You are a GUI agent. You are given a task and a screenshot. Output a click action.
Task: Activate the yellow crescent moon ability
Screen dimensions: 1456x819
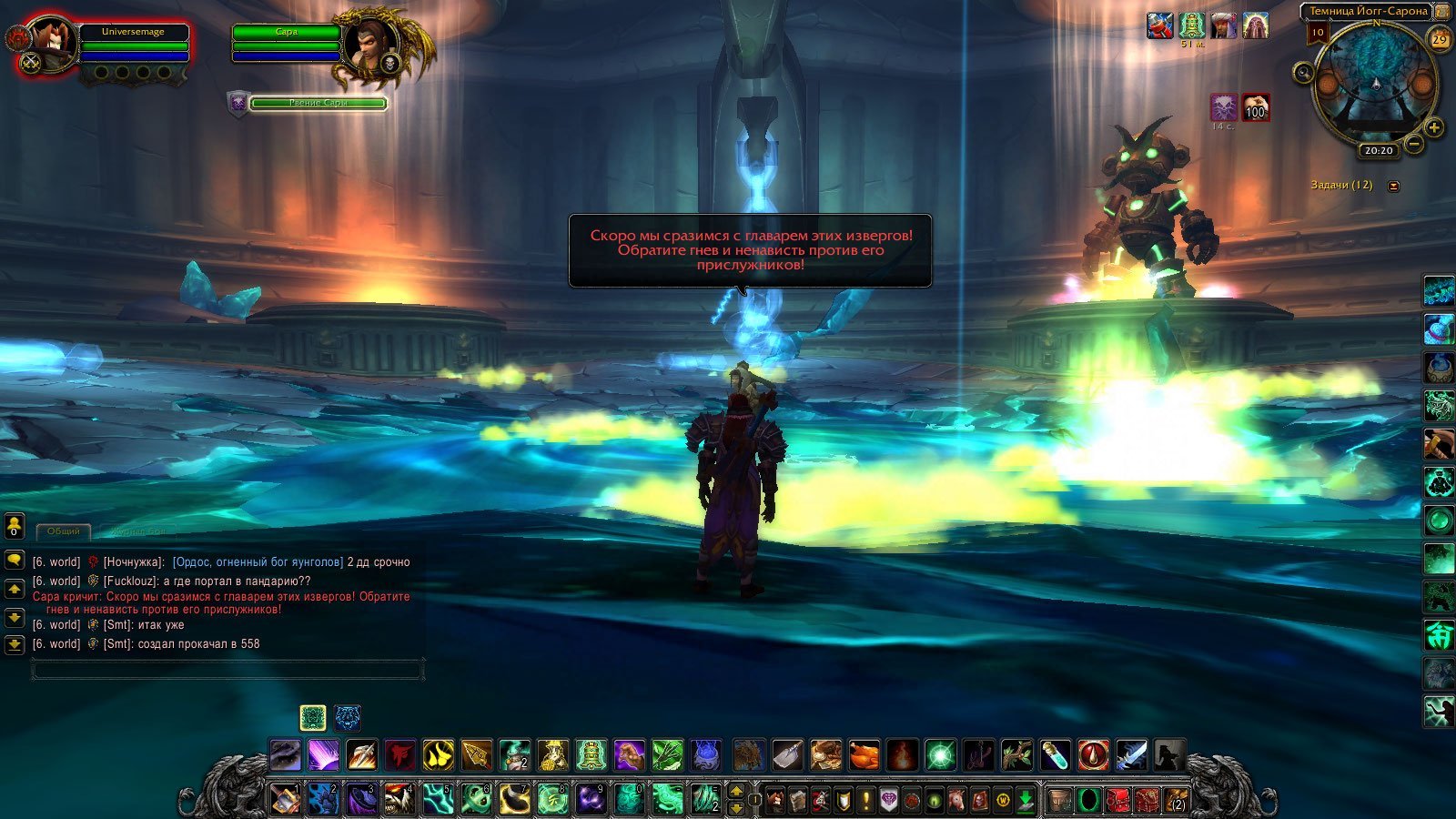pos(514,799)
